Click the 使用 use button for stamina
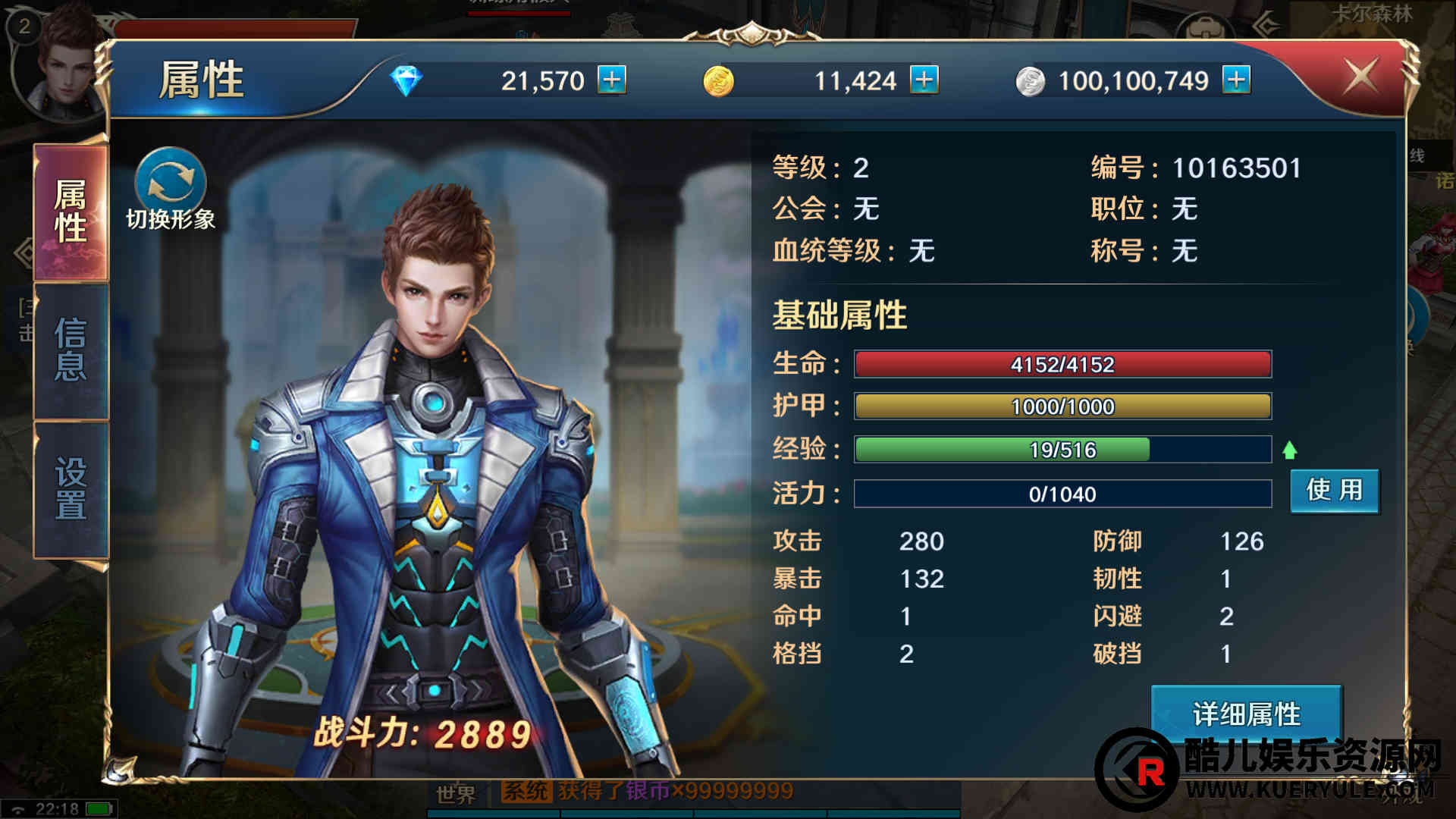 point(1335,491)
